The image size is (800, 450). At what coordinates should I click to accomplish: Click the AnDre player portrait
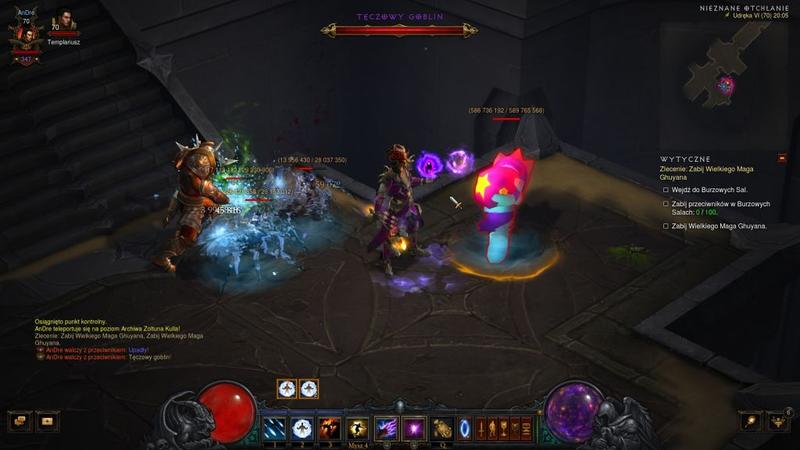coord(25,37)
